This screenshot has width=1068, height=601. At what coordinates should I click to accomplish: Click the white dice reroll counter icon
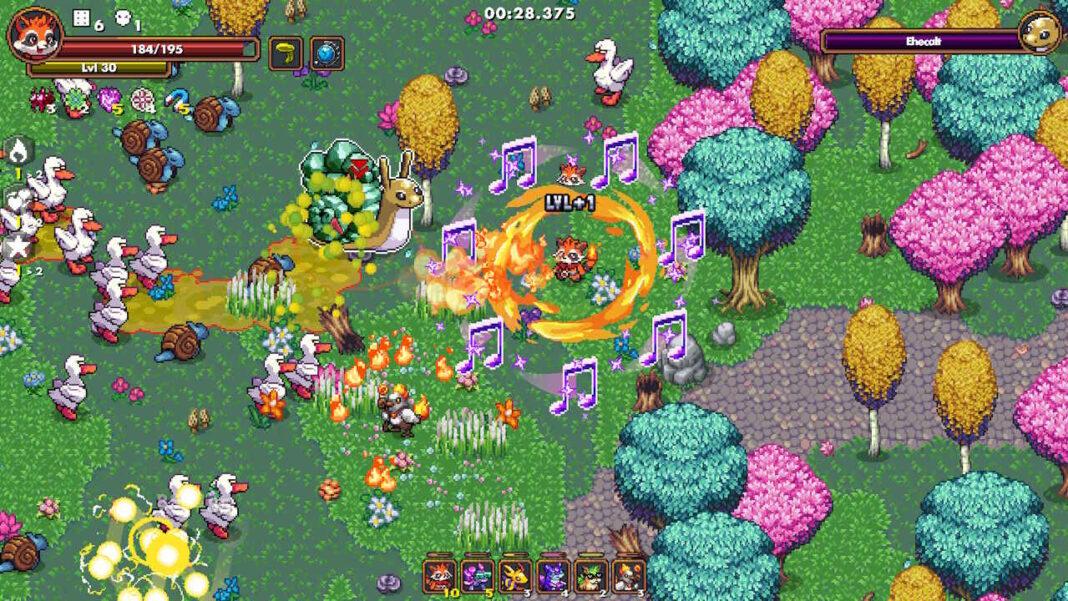coord(80,16)
